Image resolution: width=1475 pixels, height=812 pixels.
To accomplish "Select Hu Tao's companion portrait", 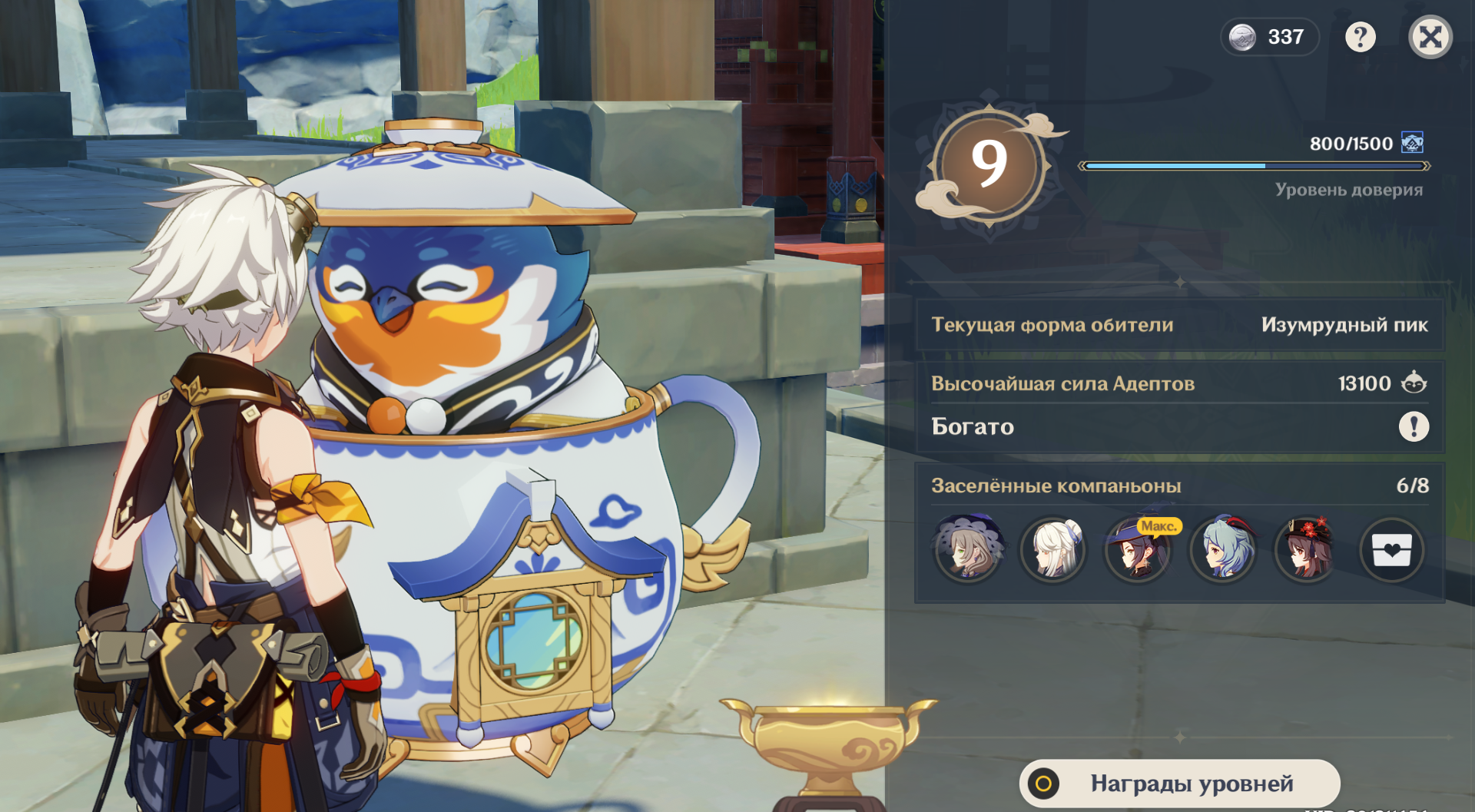I will 1307,549.
